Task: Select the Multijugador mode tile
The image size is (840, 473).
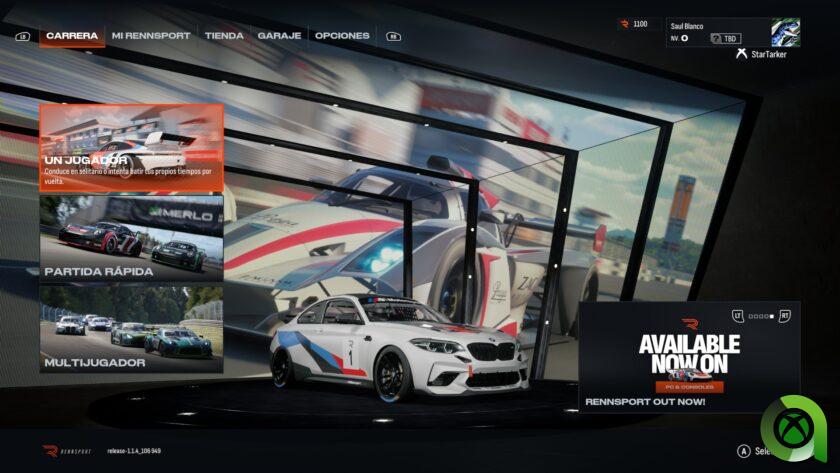Action: point(131,328)
